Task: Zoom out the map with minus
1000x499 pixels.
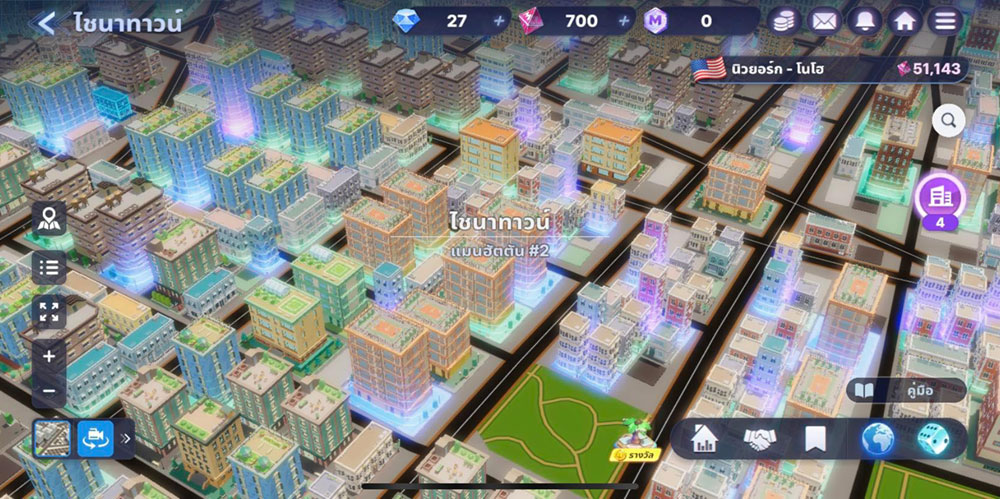Action: (x=49, y=390)
